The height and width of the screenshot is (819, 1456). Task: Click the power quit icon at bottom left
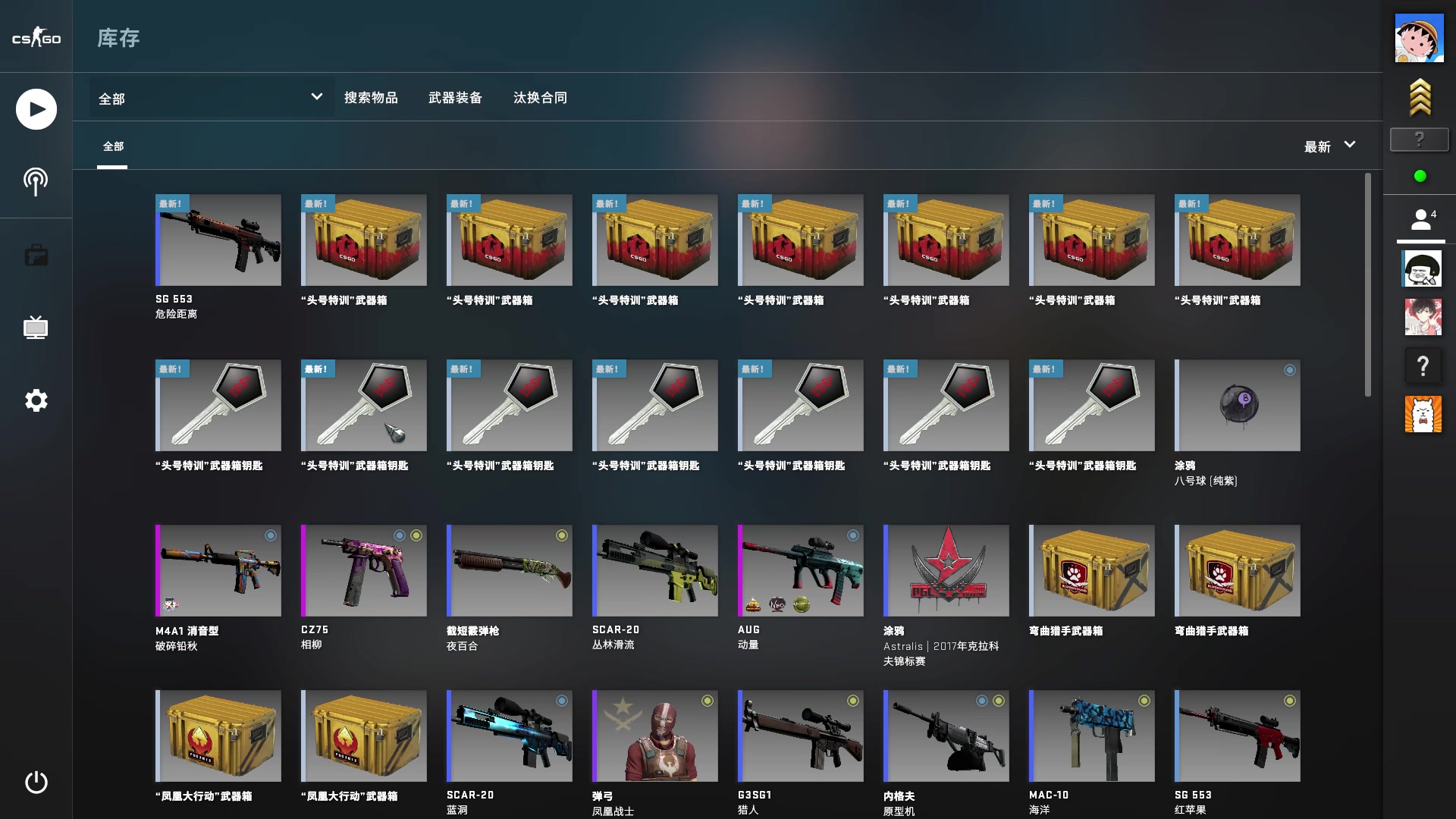35,783
